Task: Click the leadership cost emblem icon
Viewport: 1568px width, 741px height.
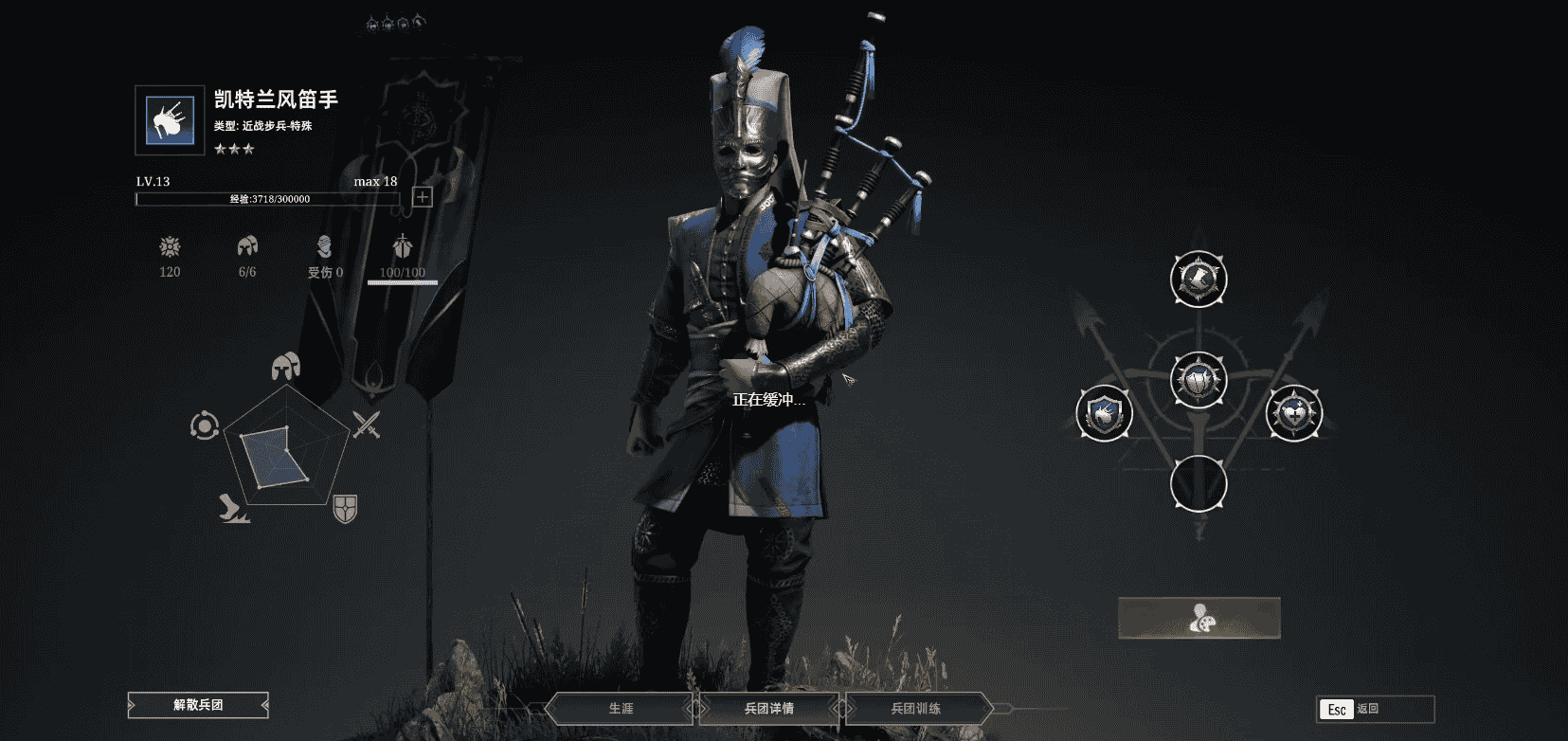Action: pyautogui.click(x=170, y=247)
